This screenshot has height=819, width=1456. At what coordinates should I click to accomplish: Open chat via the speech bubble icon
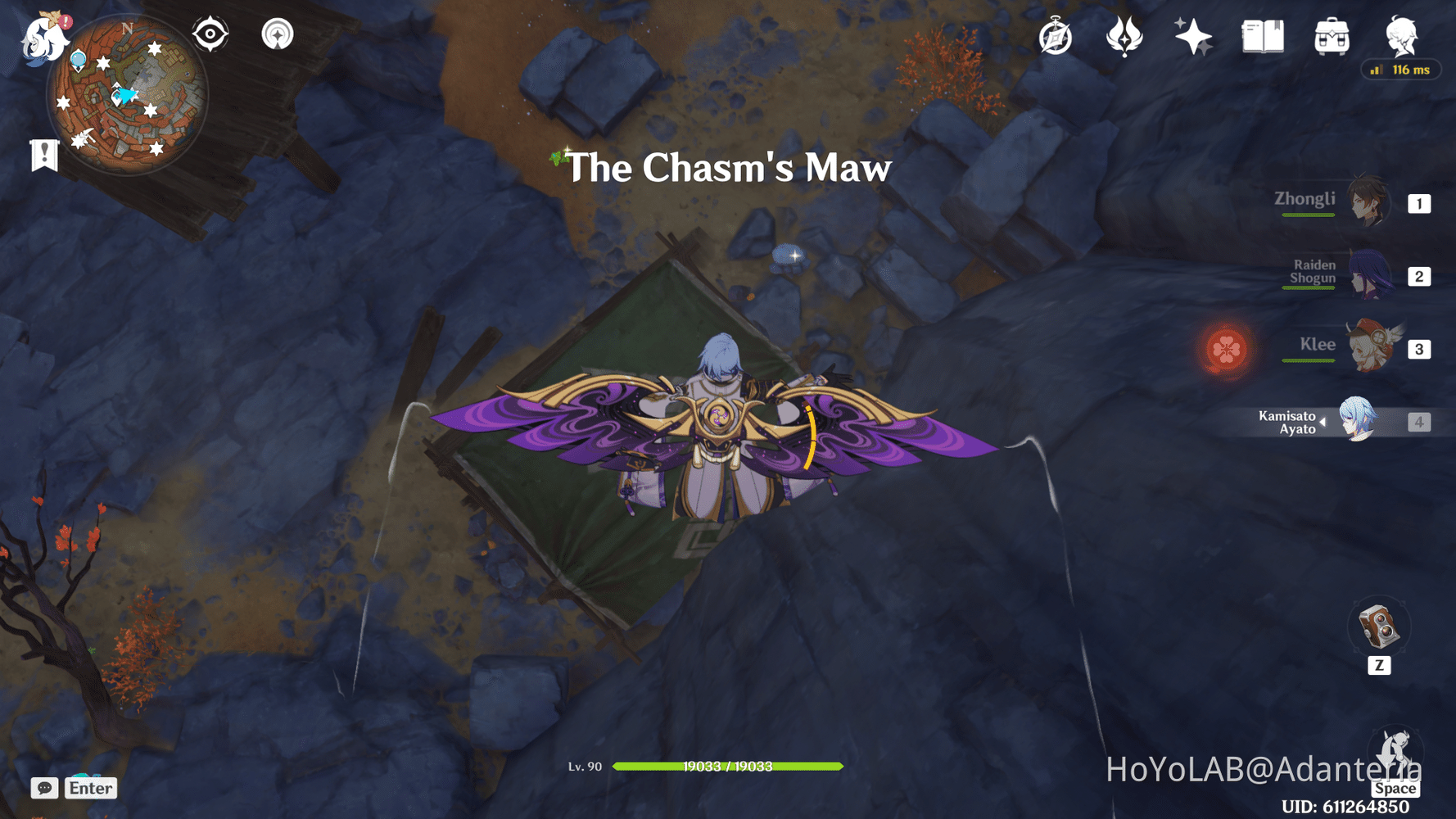pyautogui.click(x=45, y=788)
